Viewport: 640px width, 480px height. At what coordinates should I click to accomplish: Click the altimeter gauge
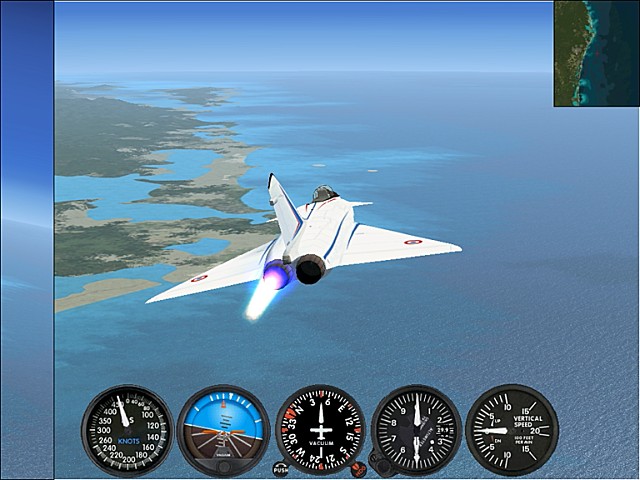(x=416, y=430)
